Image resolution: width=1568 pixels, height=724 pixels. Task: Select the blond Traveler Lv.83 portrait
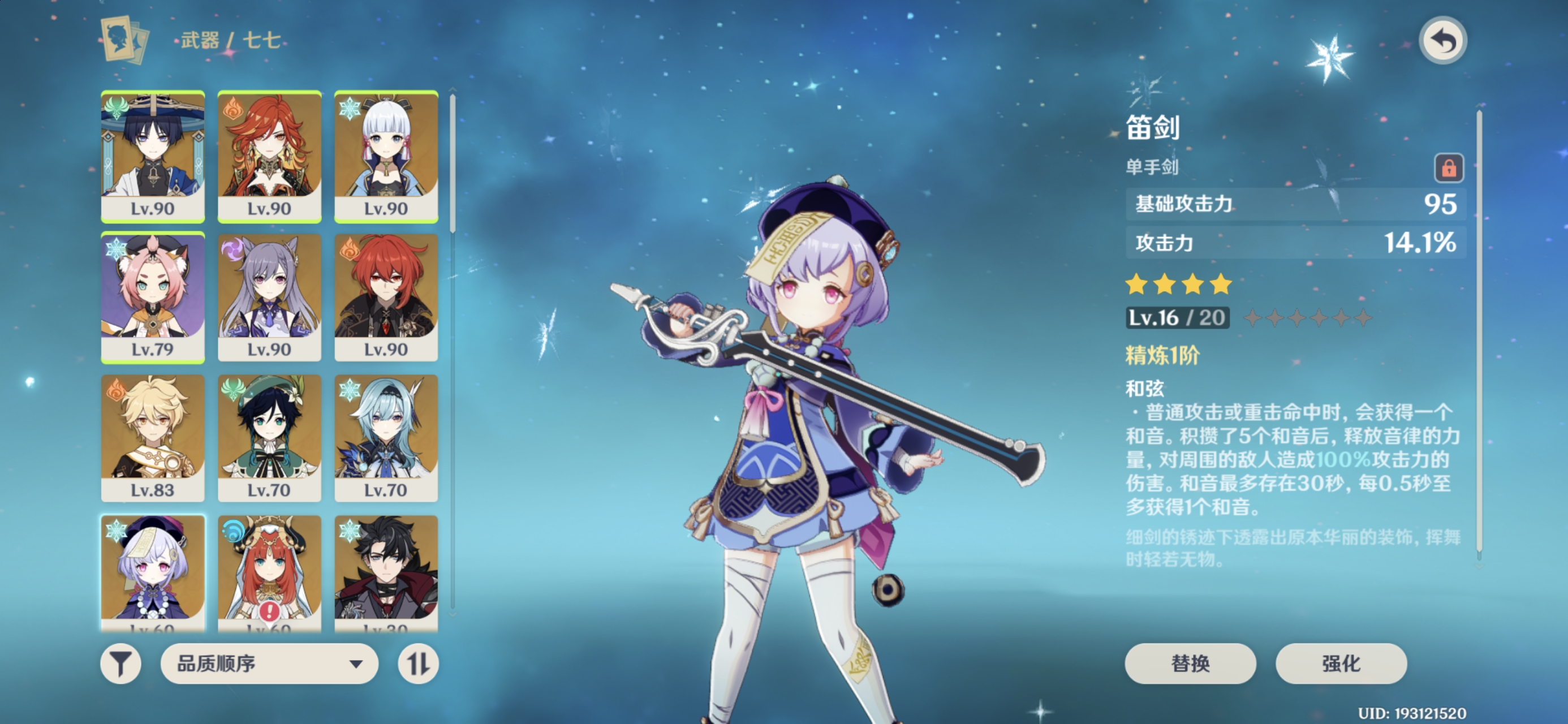[x=153, y=438]
